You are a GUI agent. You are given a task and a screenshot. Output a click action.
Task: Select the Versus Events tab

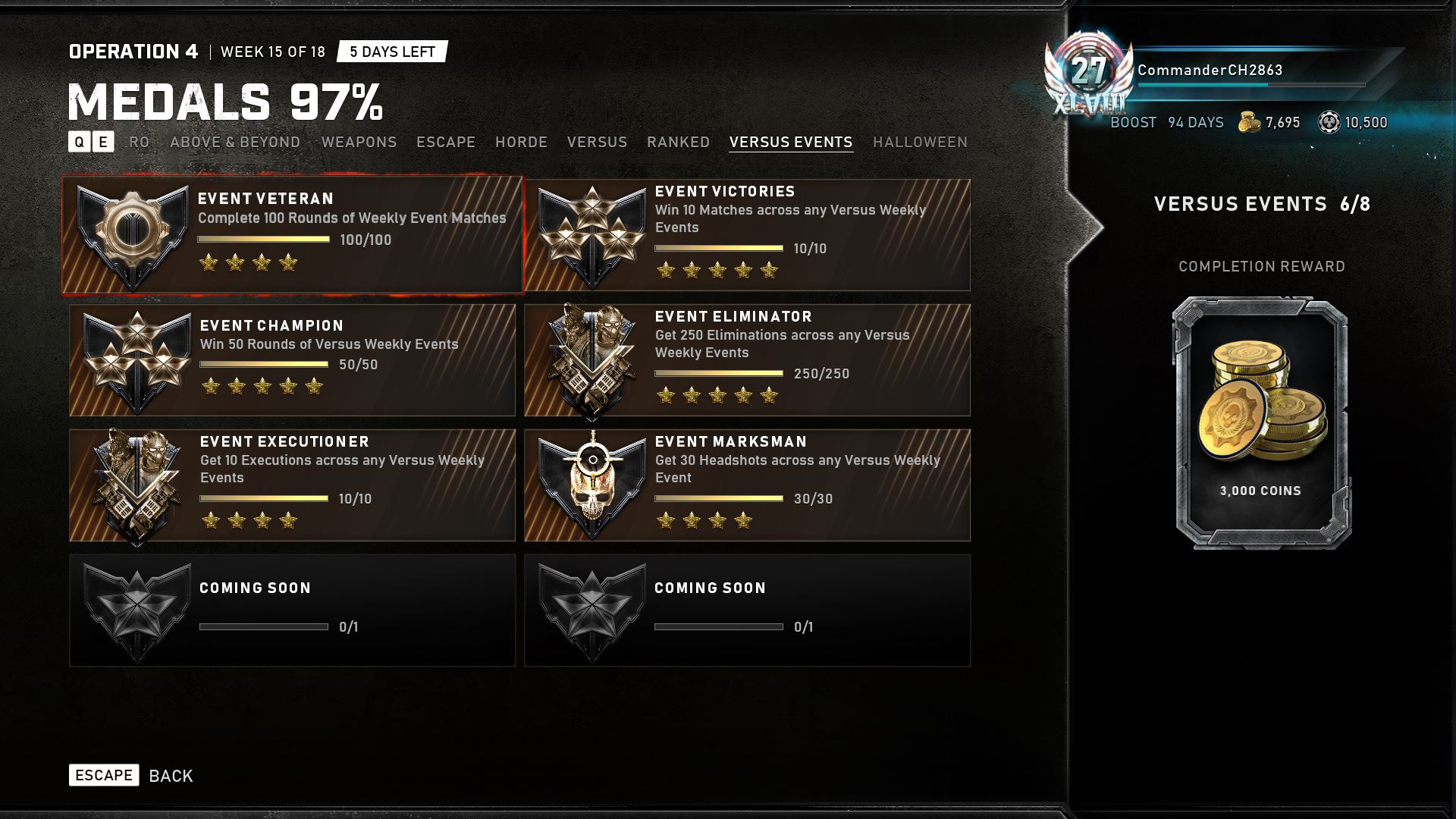tap(791, 143)
